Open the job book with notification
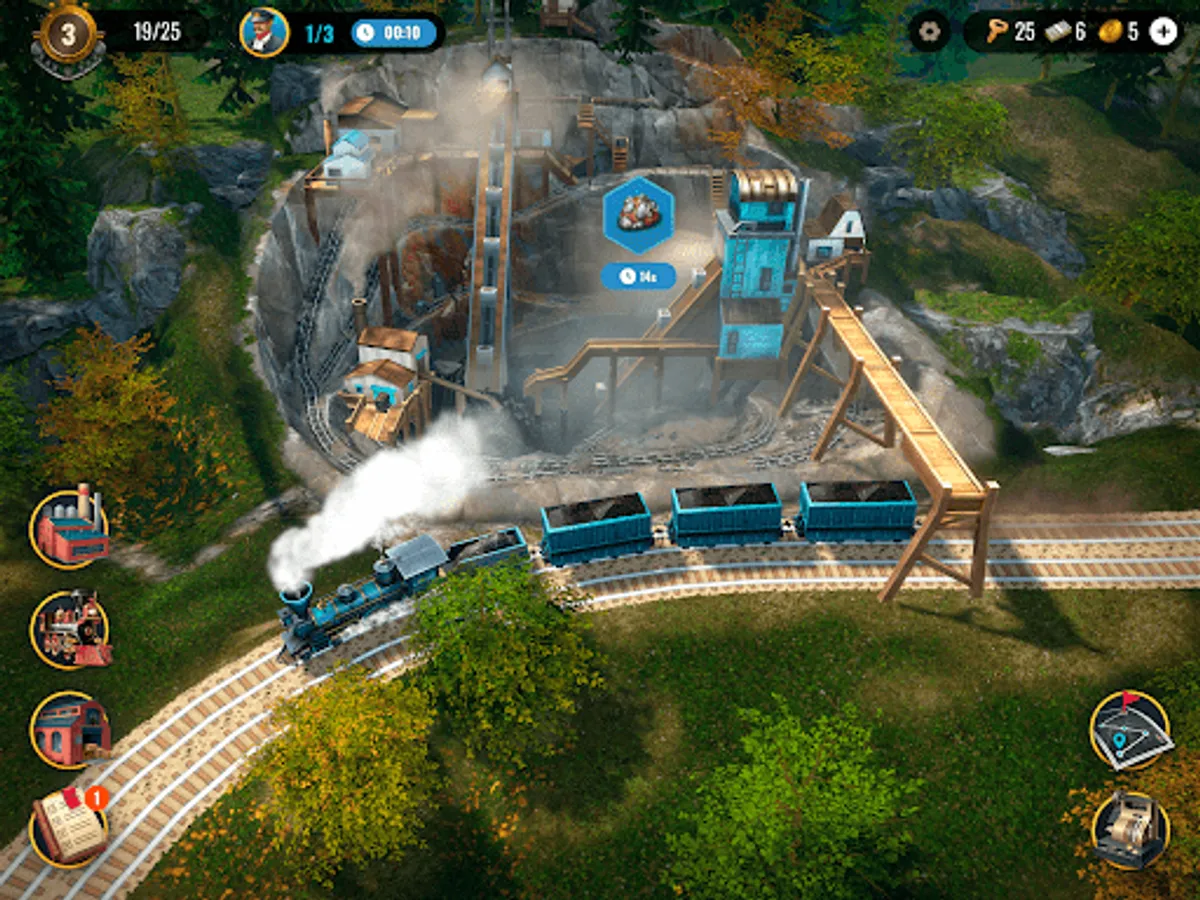1200x900 pixels. coord(69,827)
